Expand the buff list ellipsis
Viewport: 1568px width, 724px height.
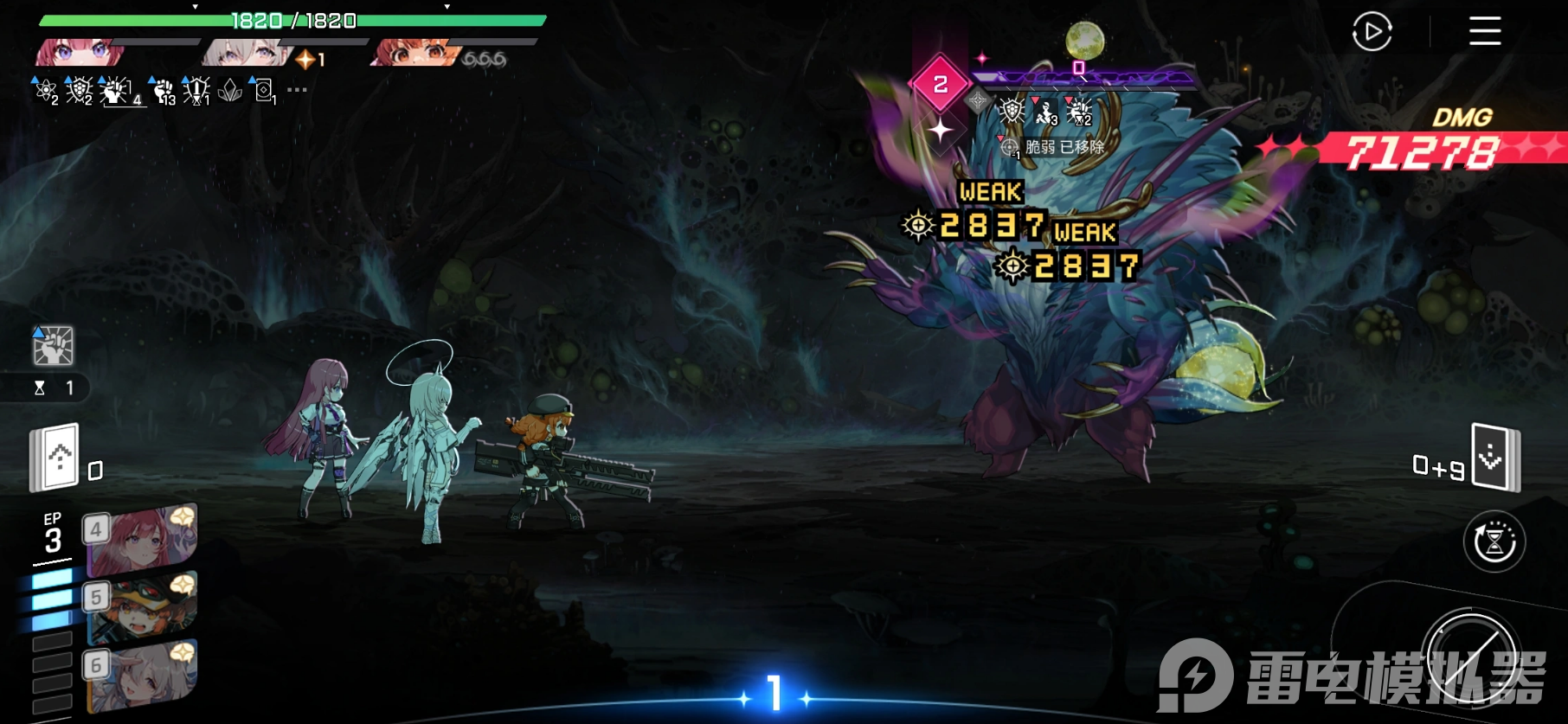[x=297, y=90]
